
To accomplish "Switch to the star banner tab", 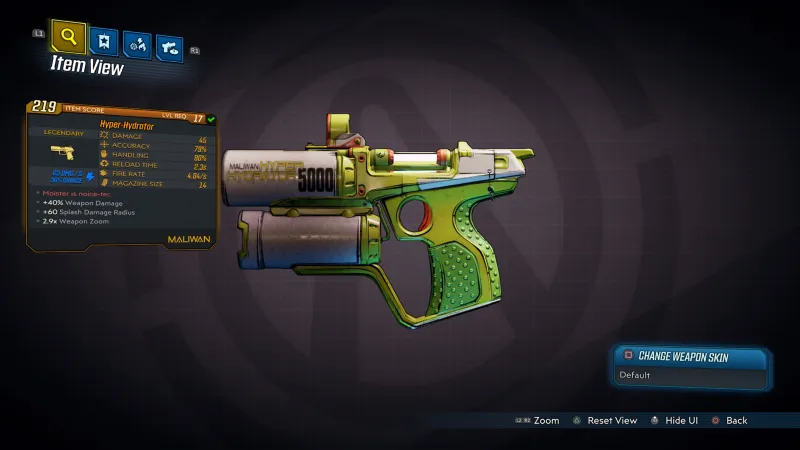I will [x=103, y=42].
